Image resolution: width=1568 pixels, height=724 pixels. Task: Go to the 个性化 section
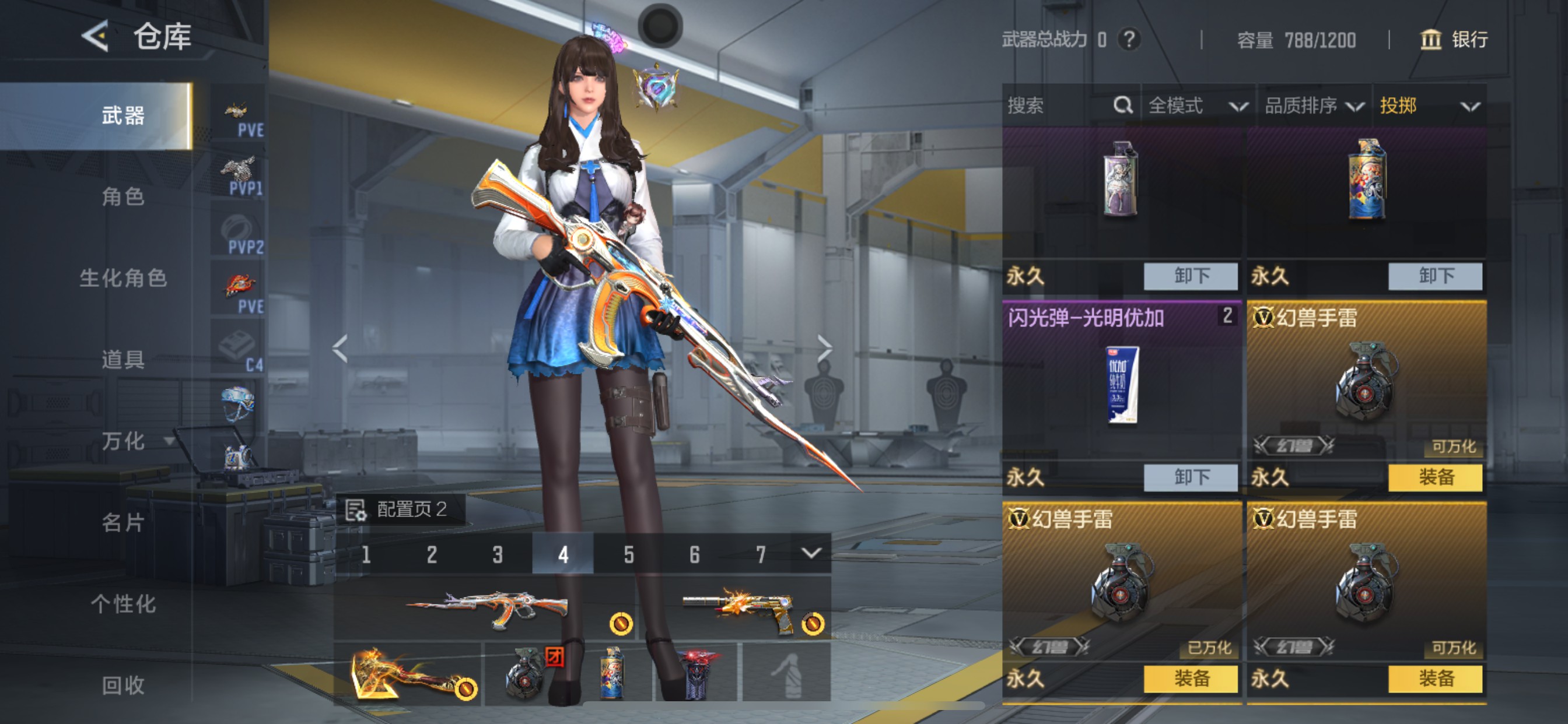pos(123,604)
